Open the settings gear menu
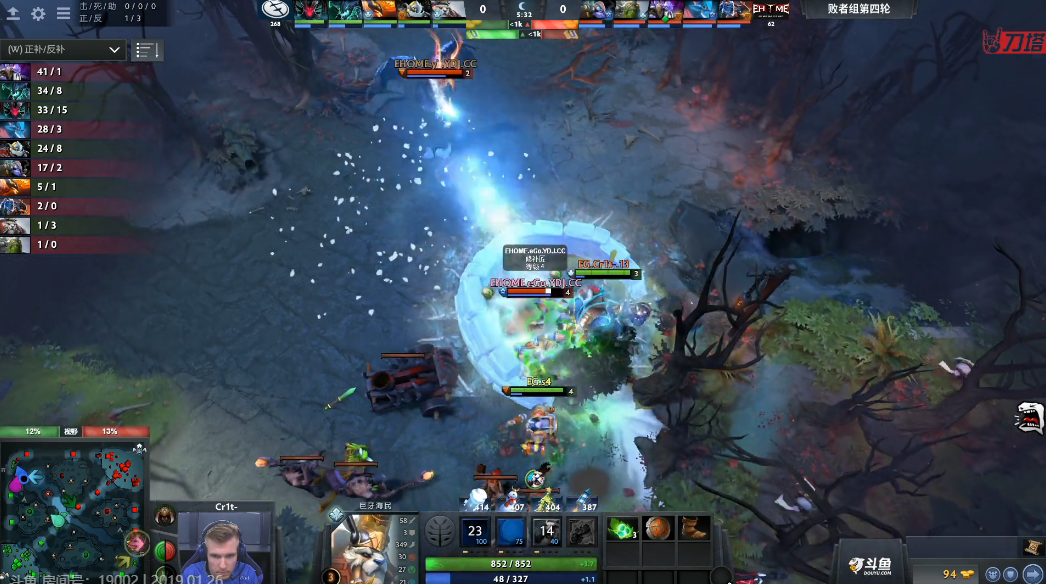1046x584 pixels. click(39, 14)
